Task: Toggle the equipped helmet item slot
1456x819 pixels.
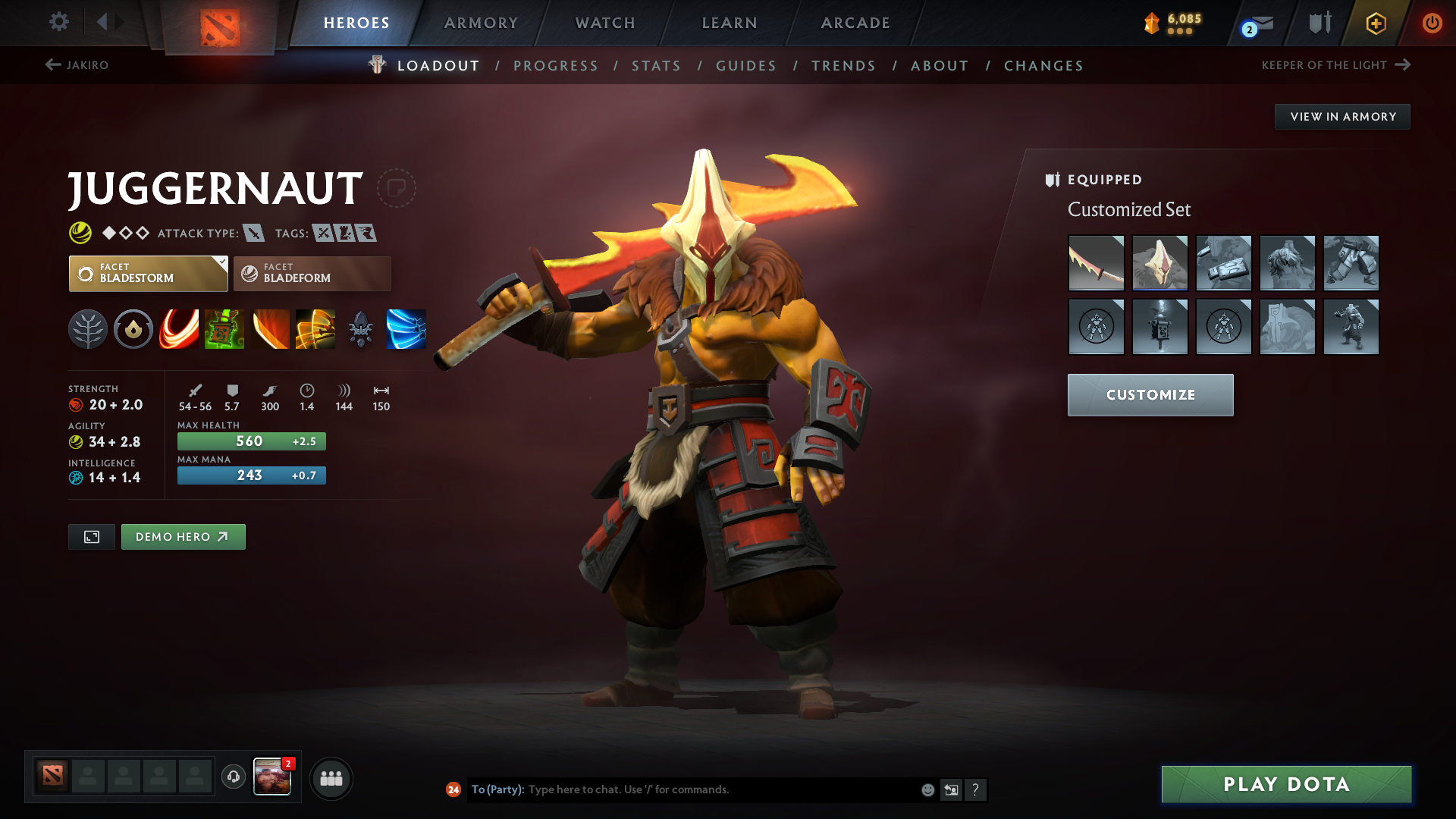Action: pos(1160,263)
